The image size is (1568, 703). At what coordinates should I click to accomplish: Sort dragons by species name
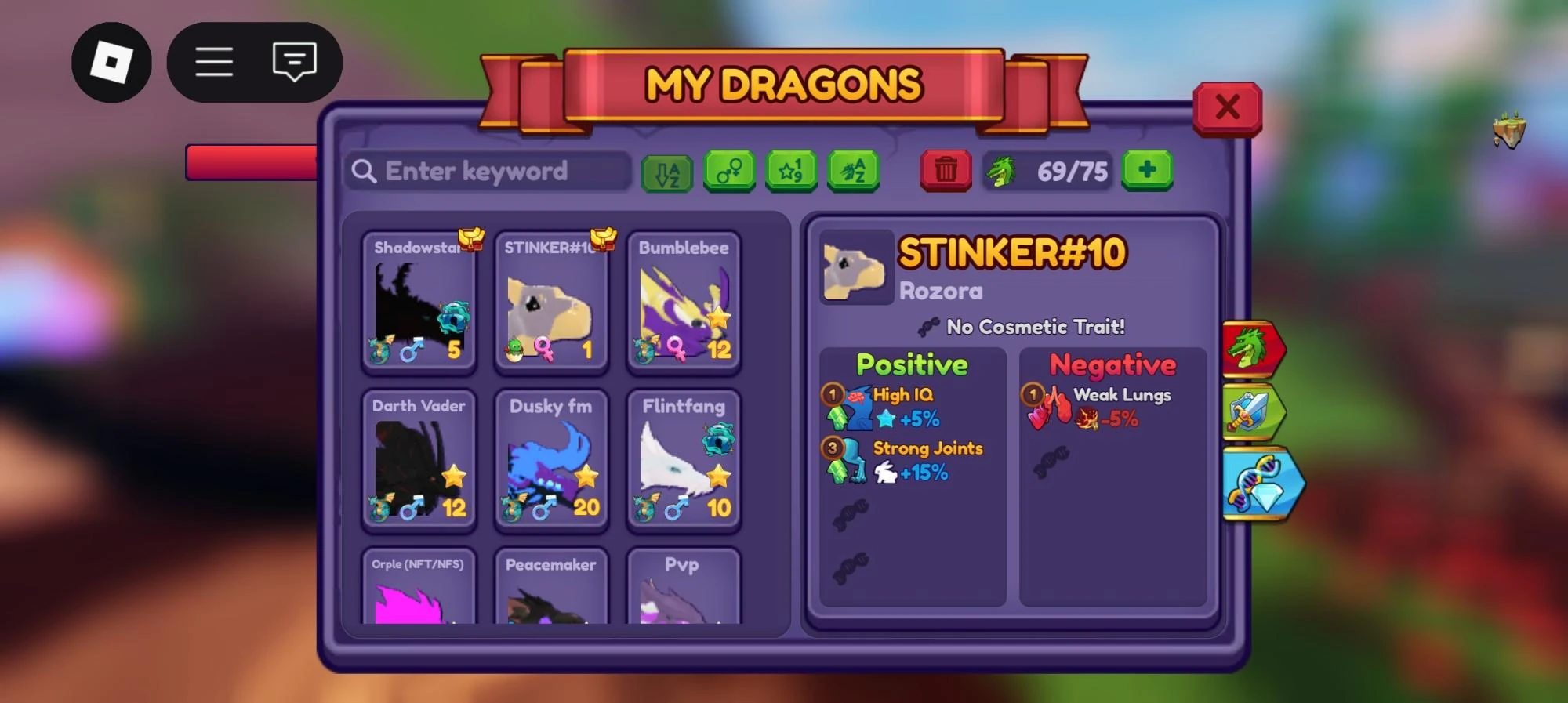coord(852,171)
